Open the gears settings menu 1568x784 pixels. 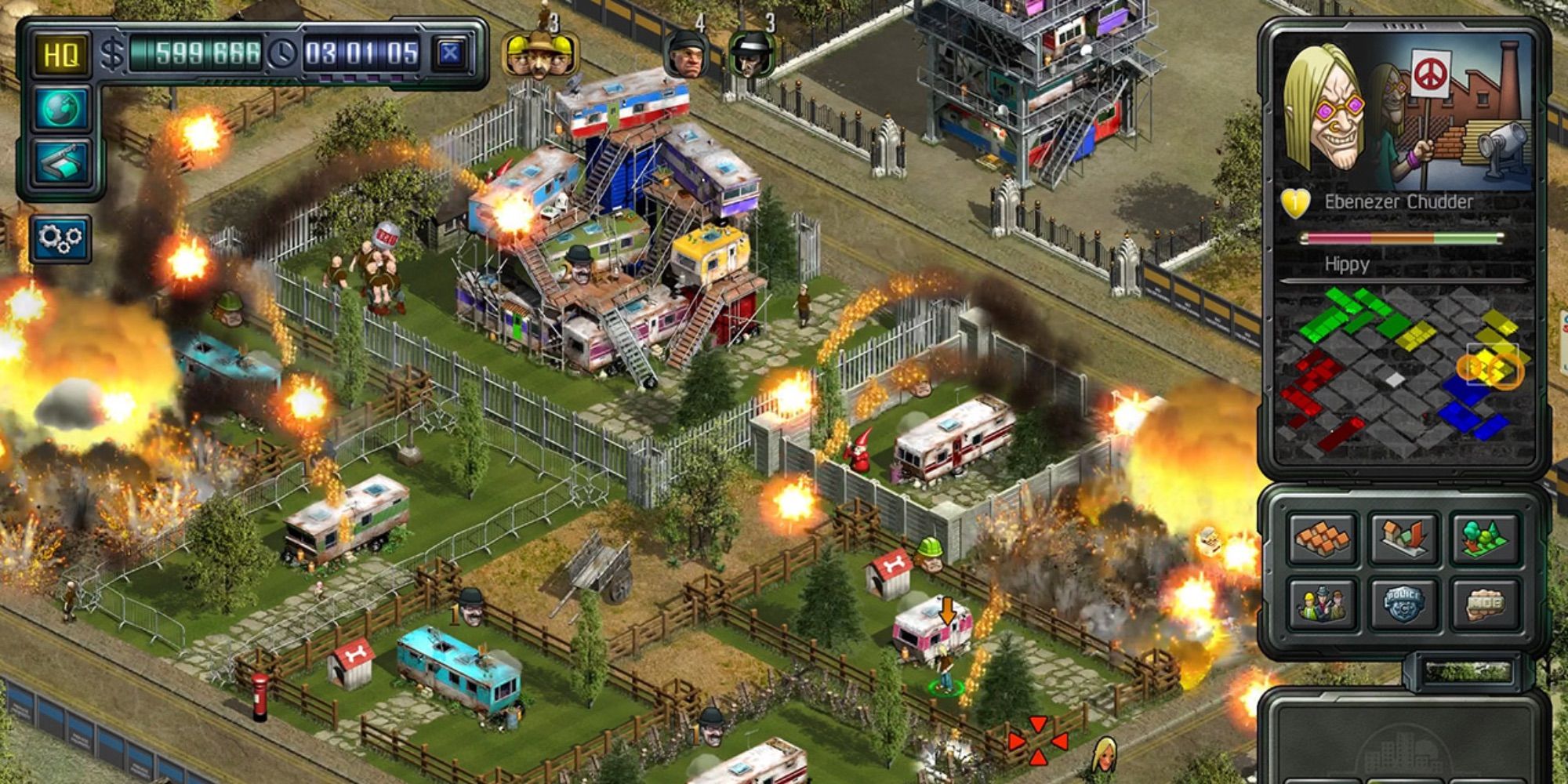60,238
